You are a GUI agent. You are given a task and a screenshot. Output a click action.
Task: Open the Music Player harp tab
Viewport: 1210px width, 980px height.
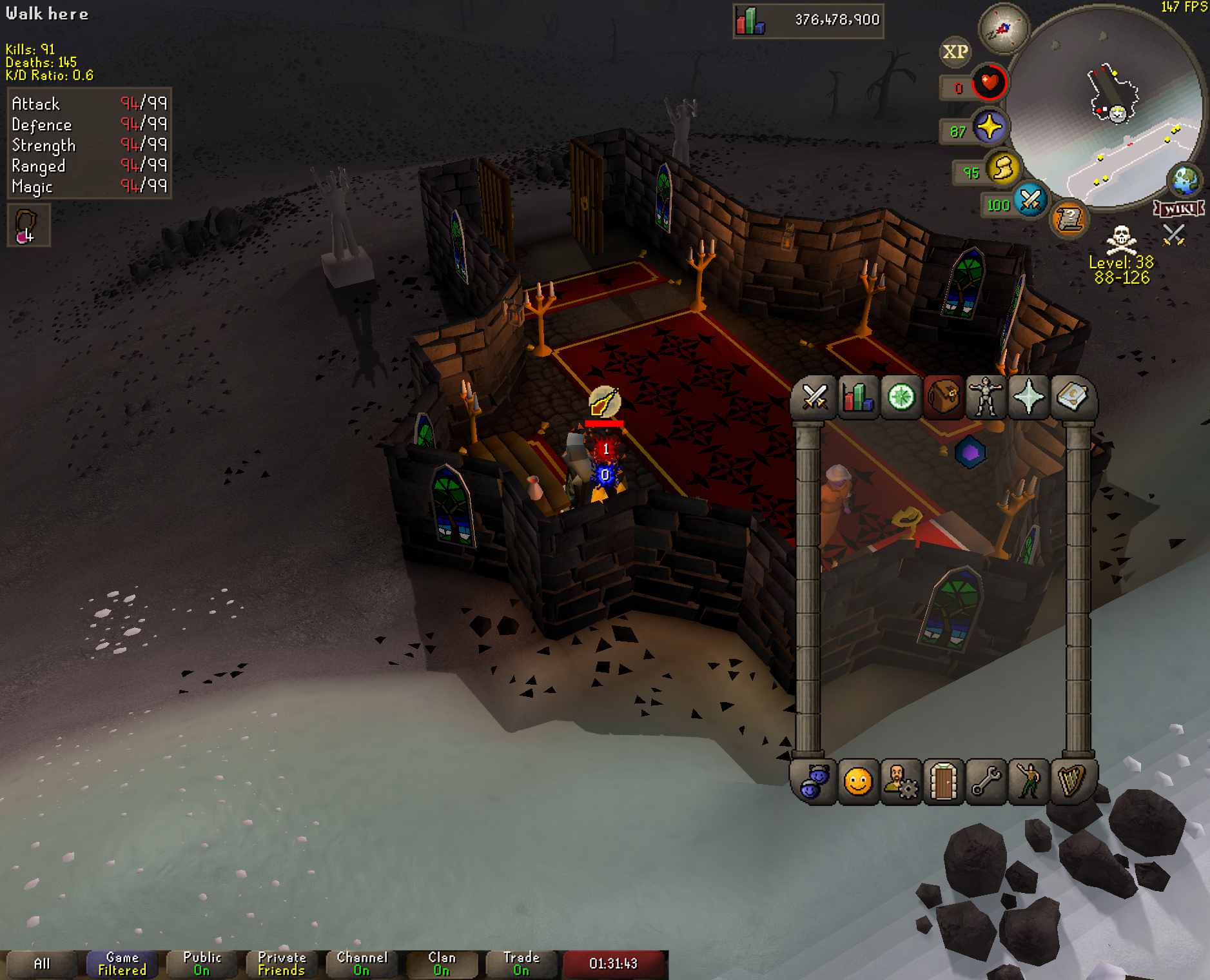click(1071, 782)
